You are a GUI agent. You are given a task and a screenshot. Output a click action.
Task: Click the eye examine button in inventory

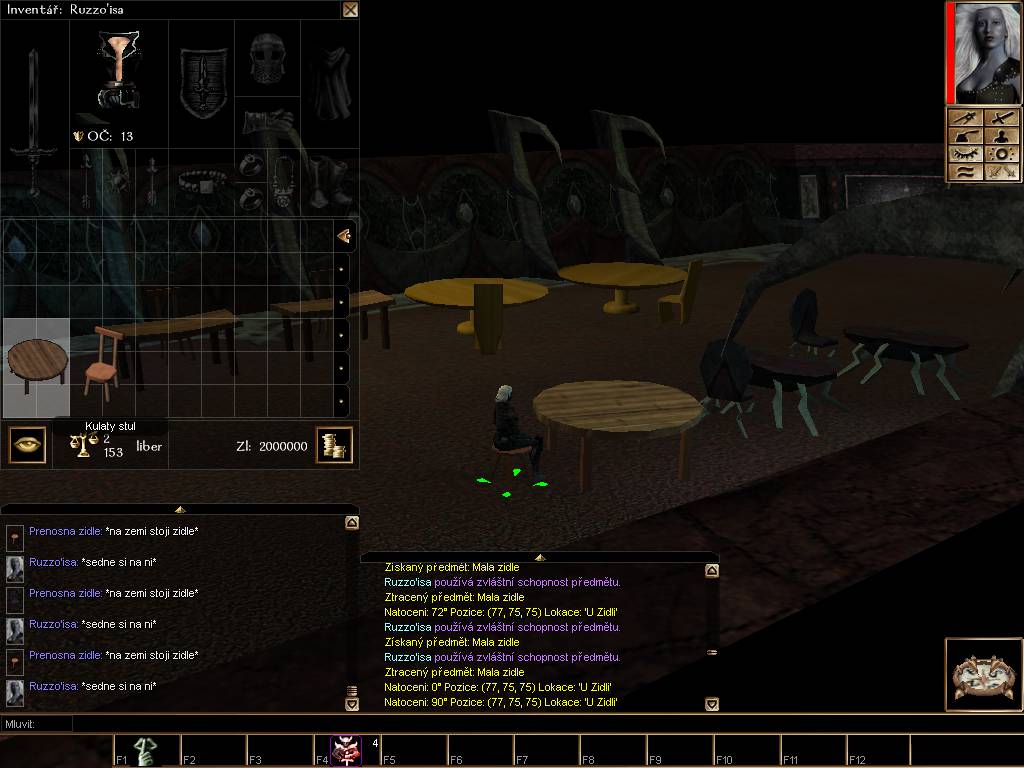point(27,444)
